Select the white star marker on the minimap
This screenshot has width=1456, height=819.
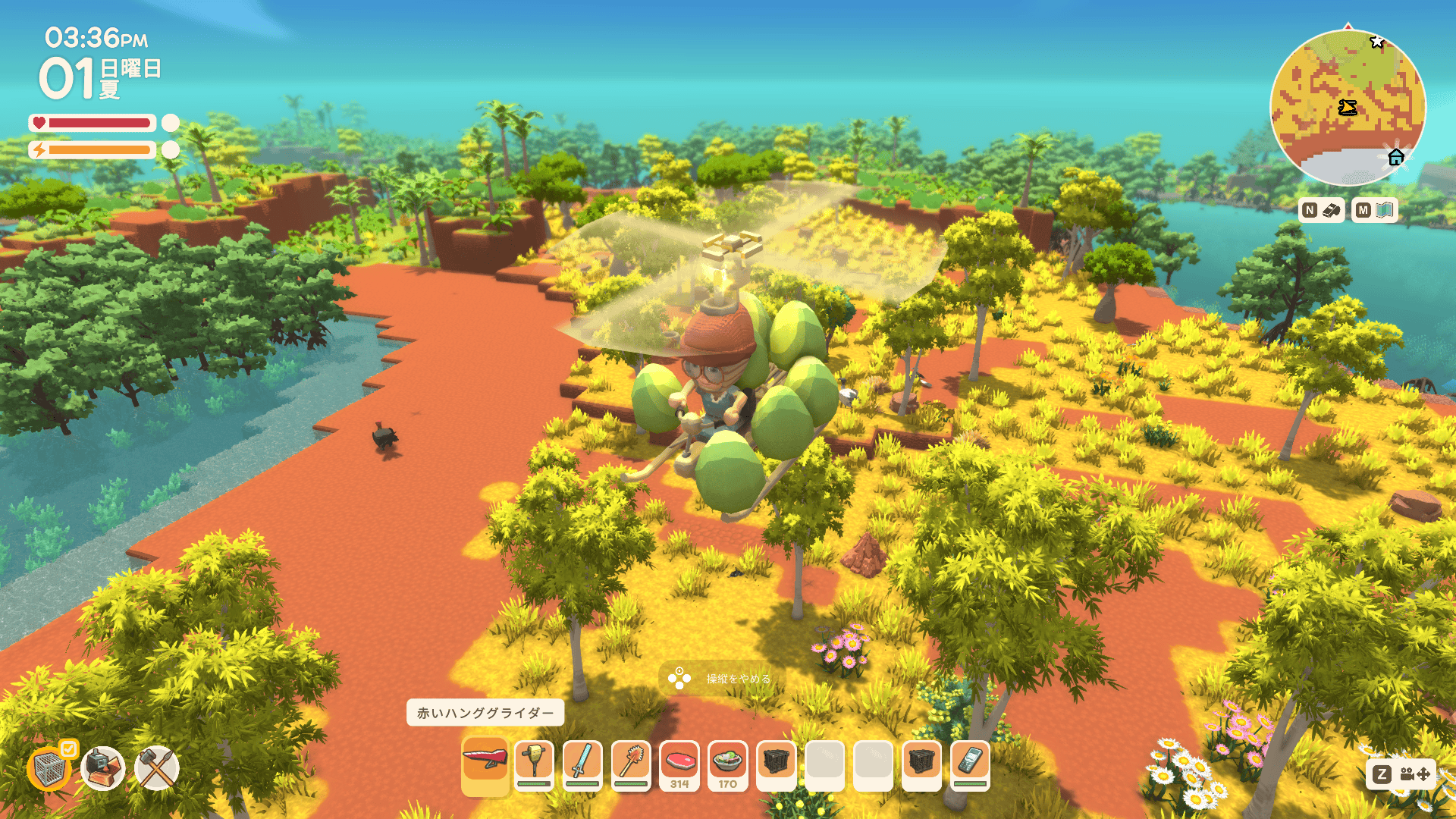pyautogui.click(x=1377, y=42)
